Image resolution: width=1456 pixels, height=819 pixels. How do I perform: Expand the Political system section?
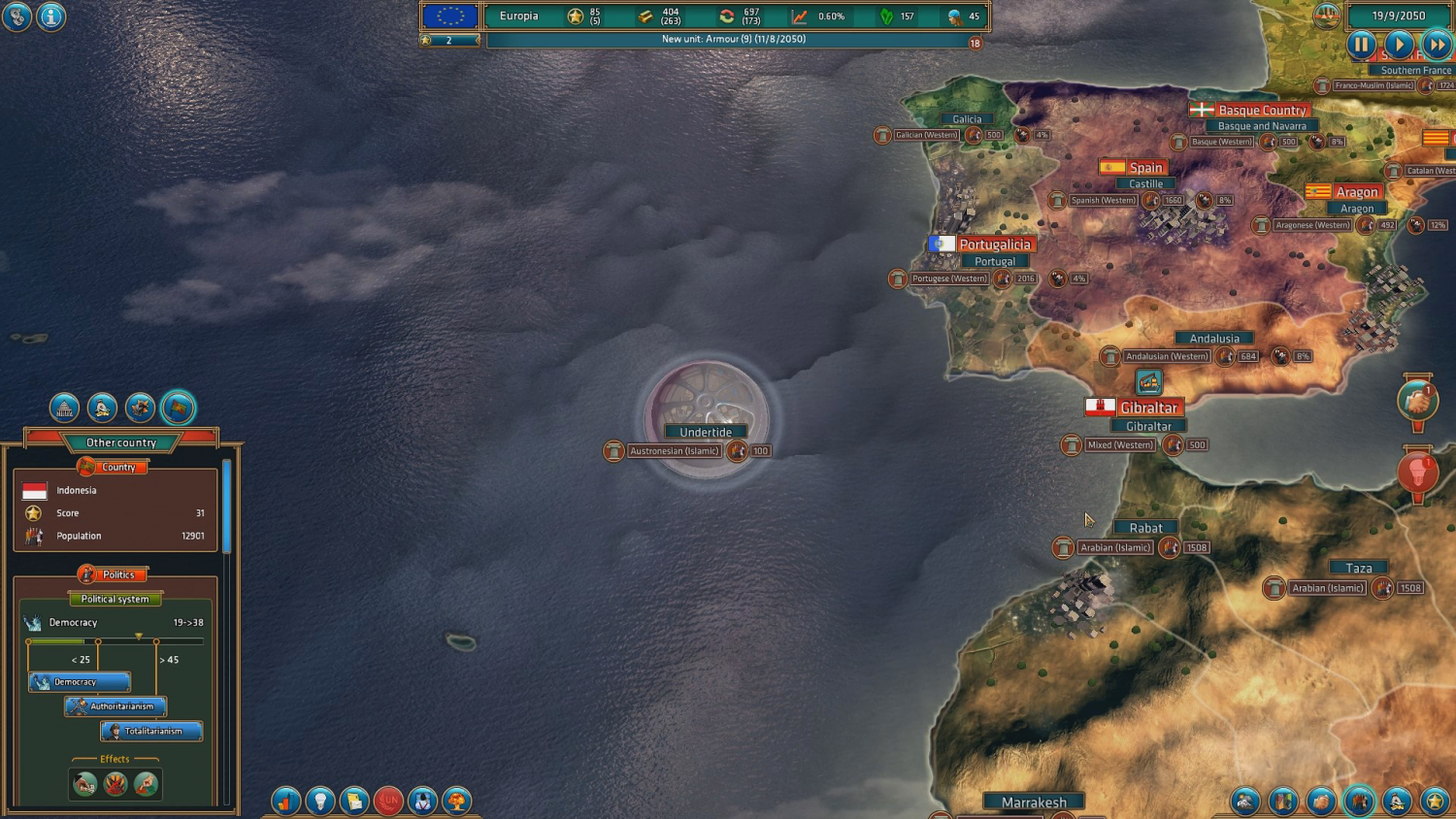point(115,599)
